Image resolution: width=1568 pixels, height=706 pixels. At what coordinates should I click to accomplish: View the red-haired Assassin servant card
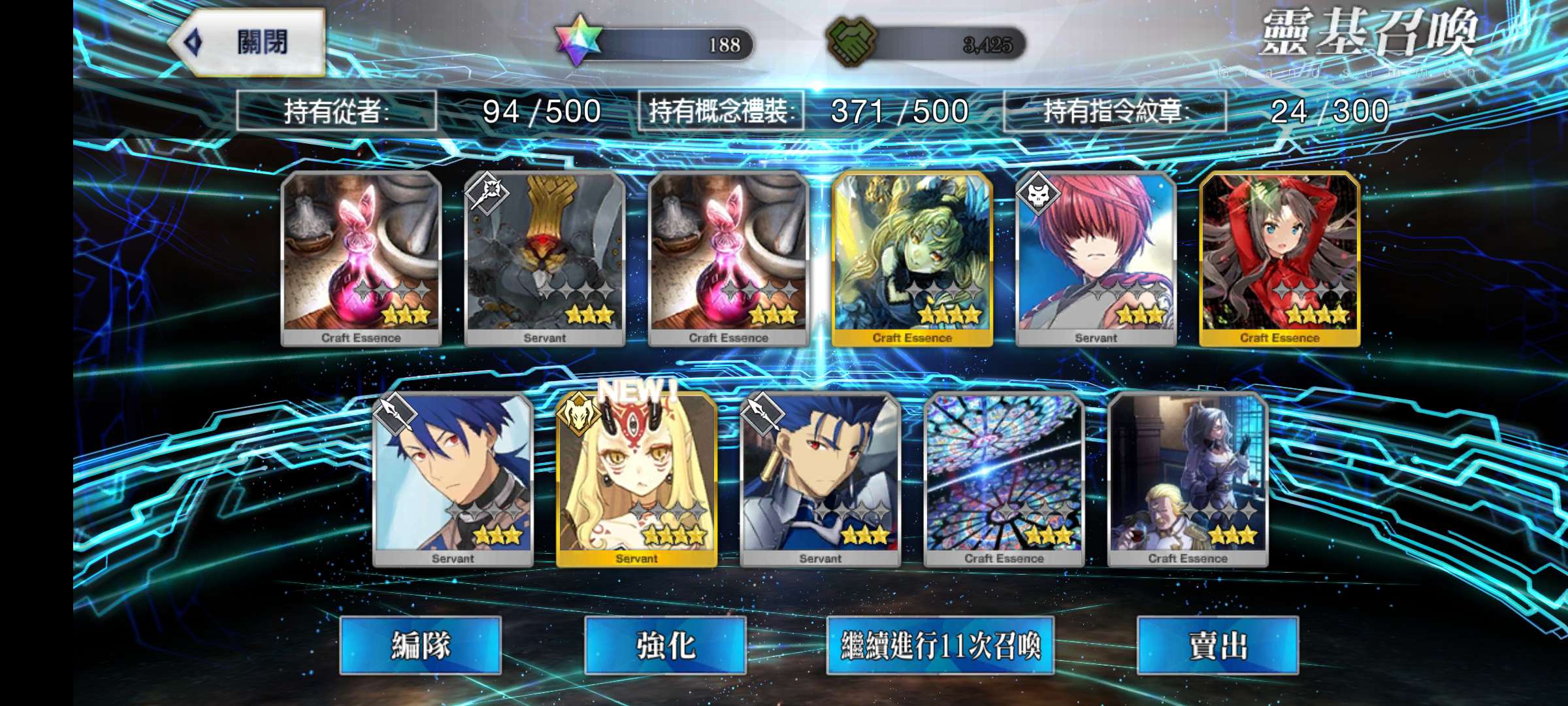pyautogui.click(x=1096, y=258)
